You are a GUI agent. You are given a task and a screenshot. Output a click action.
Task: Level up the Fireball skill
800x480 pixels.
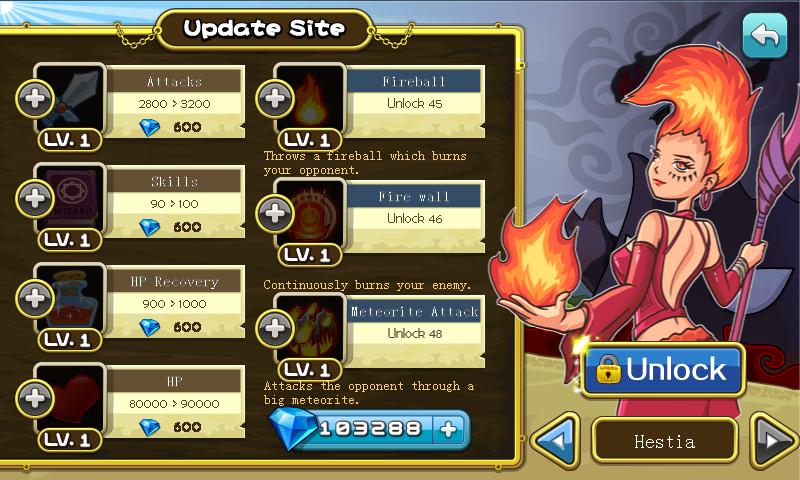(x=272, y=97)
